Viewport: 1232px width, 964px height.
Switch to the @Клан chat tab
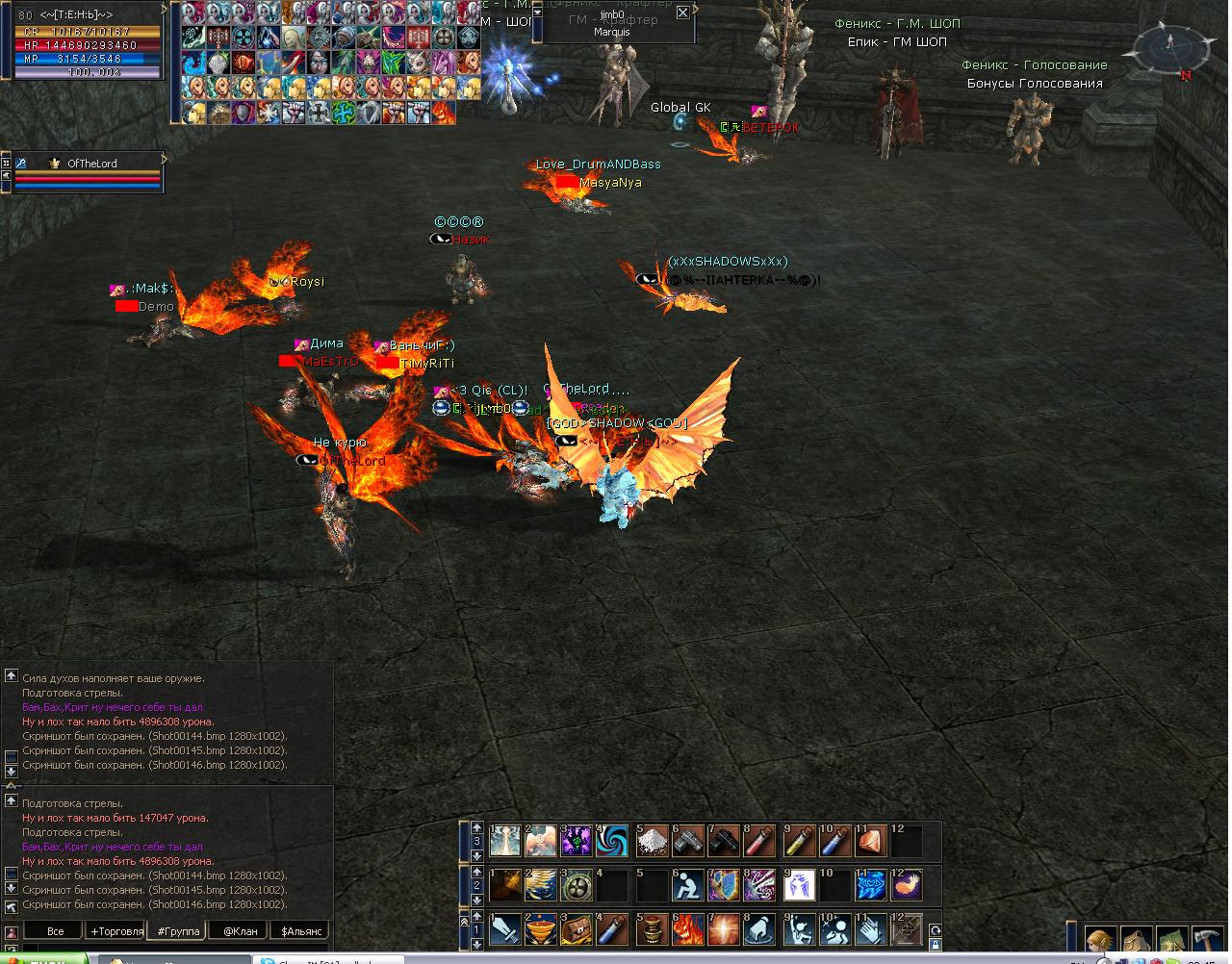pyautogui.click(x=240, y=931)
